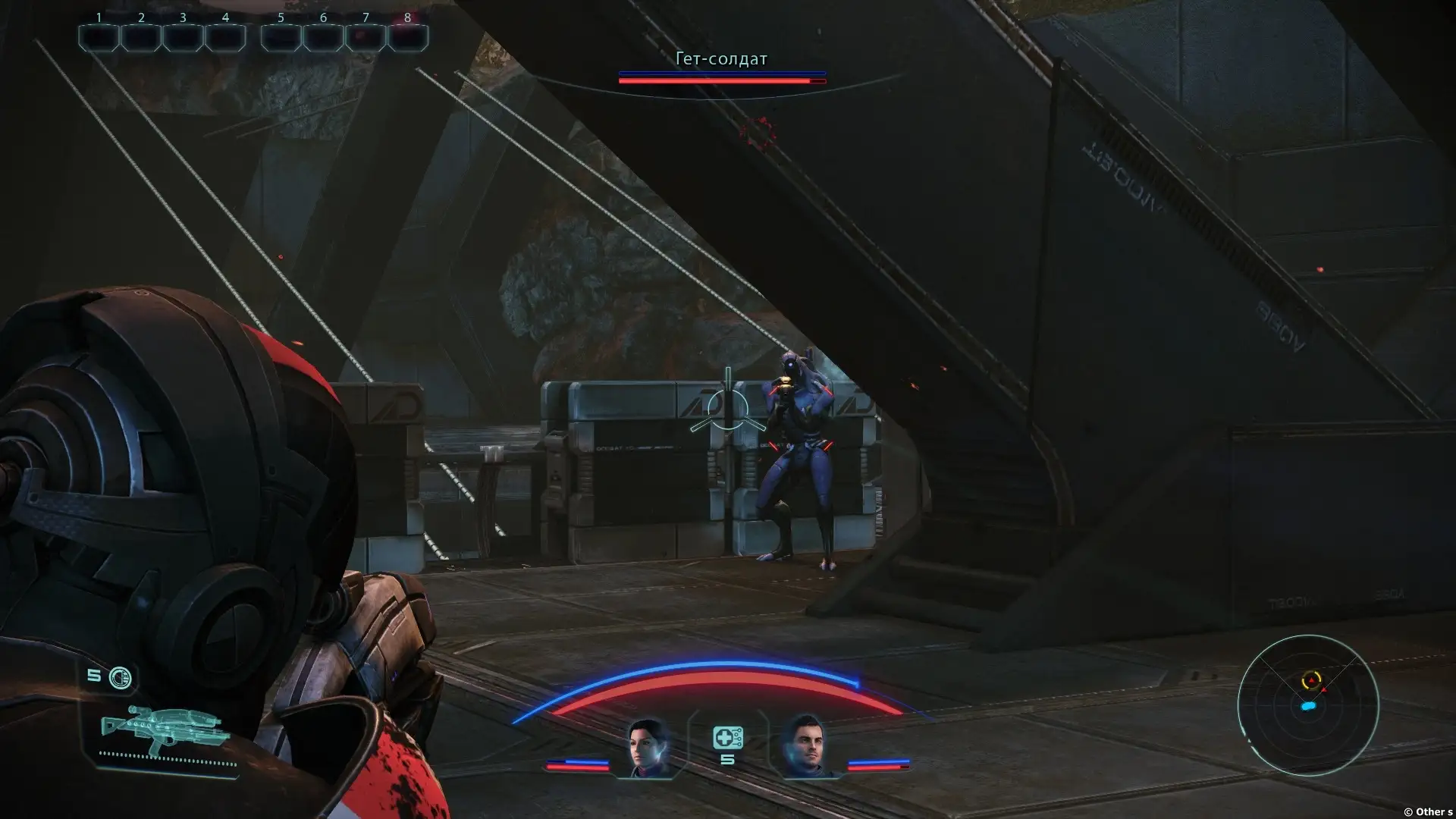Select Ashley's squad portrait
The width and height of the screenshot is (1456, 819).
[x=649, y=748]
